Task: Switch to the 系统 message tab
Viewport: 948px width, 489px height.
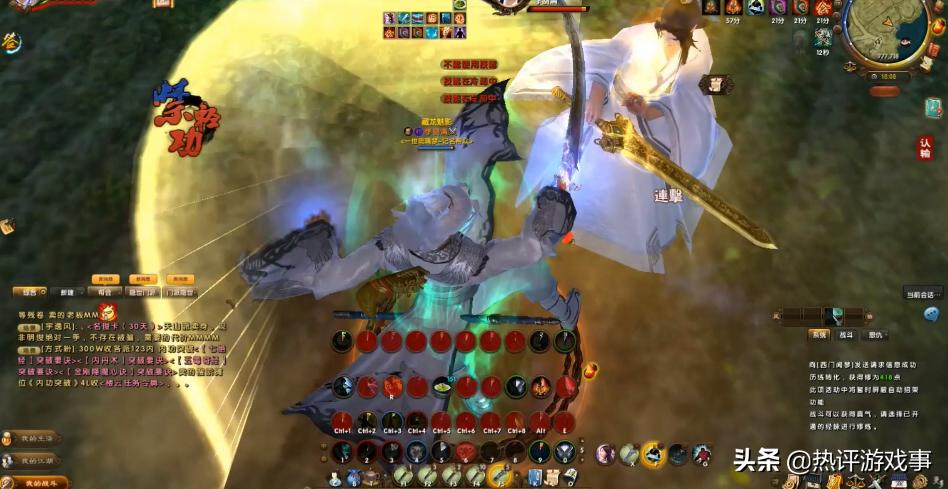Action: [819, 334]
